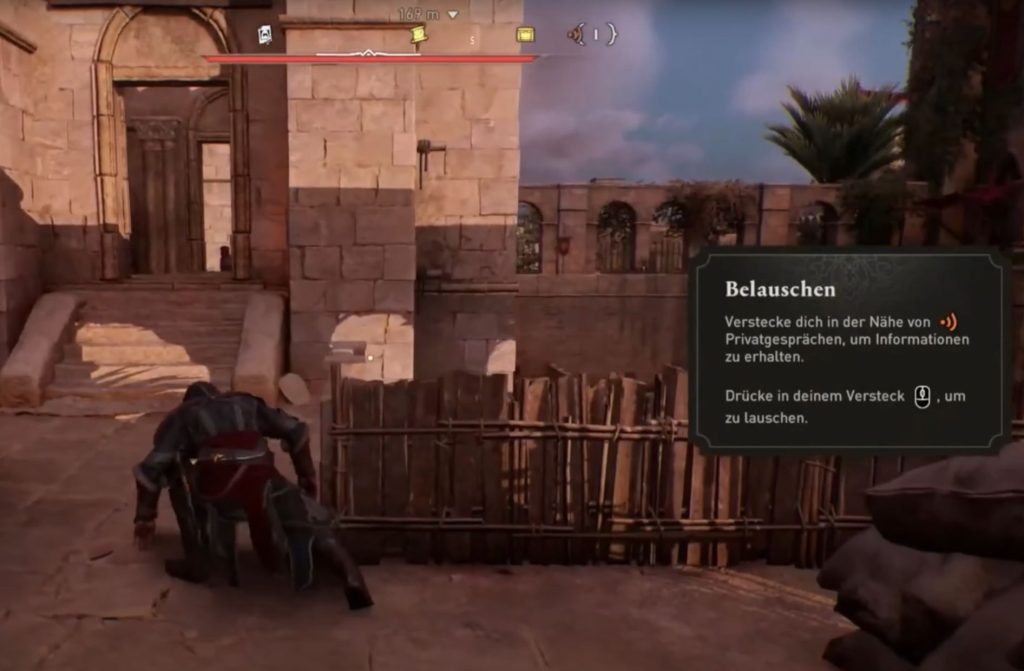Click the Belauschen tutorial tooltip panel
The image size is (1024, 671).
[x=850, y=352]
